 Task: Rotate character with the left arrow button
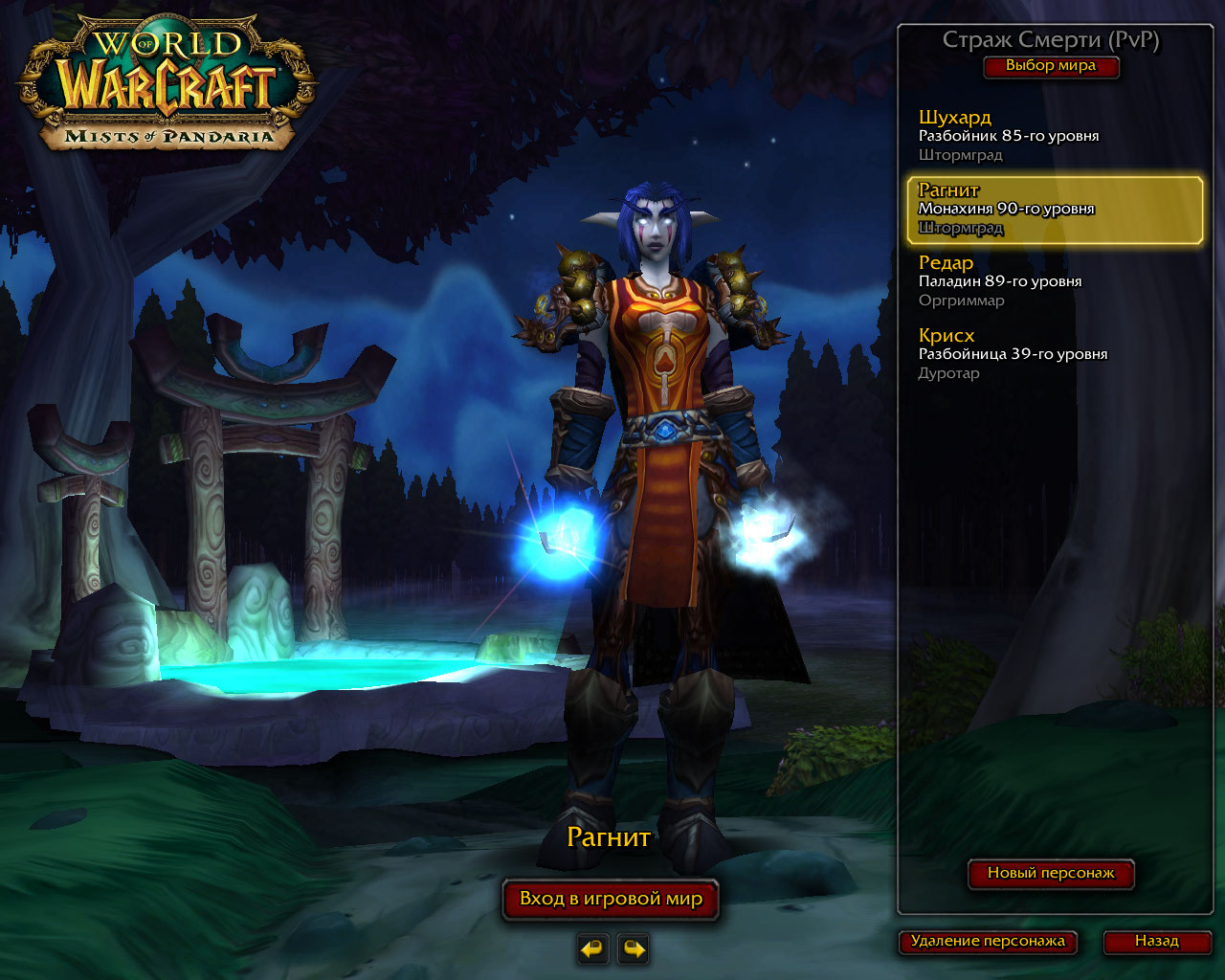pyautogui.click(x=593, y=948)
